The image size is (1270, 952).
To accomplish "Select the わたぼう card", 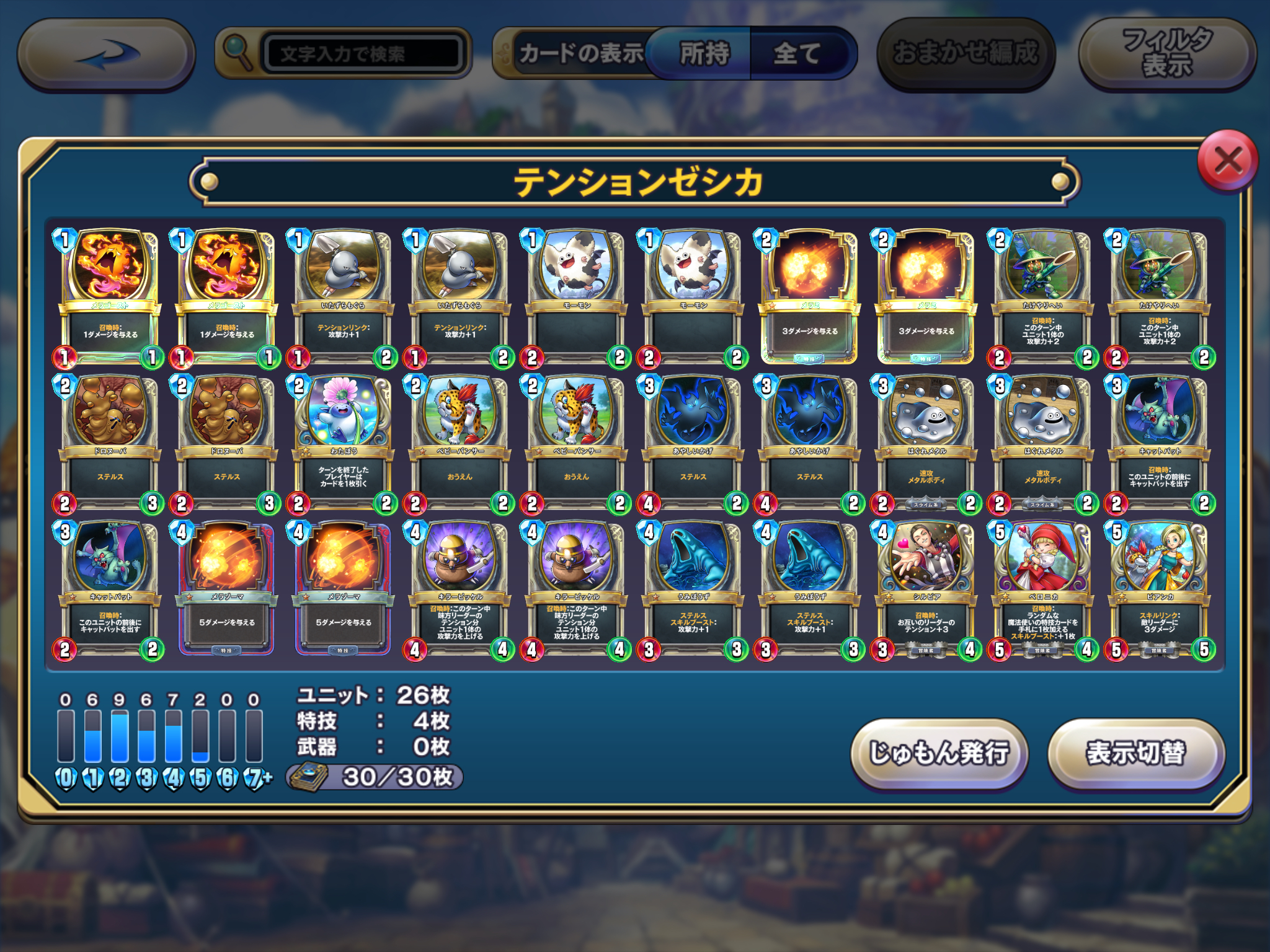I will pos(343,443).
